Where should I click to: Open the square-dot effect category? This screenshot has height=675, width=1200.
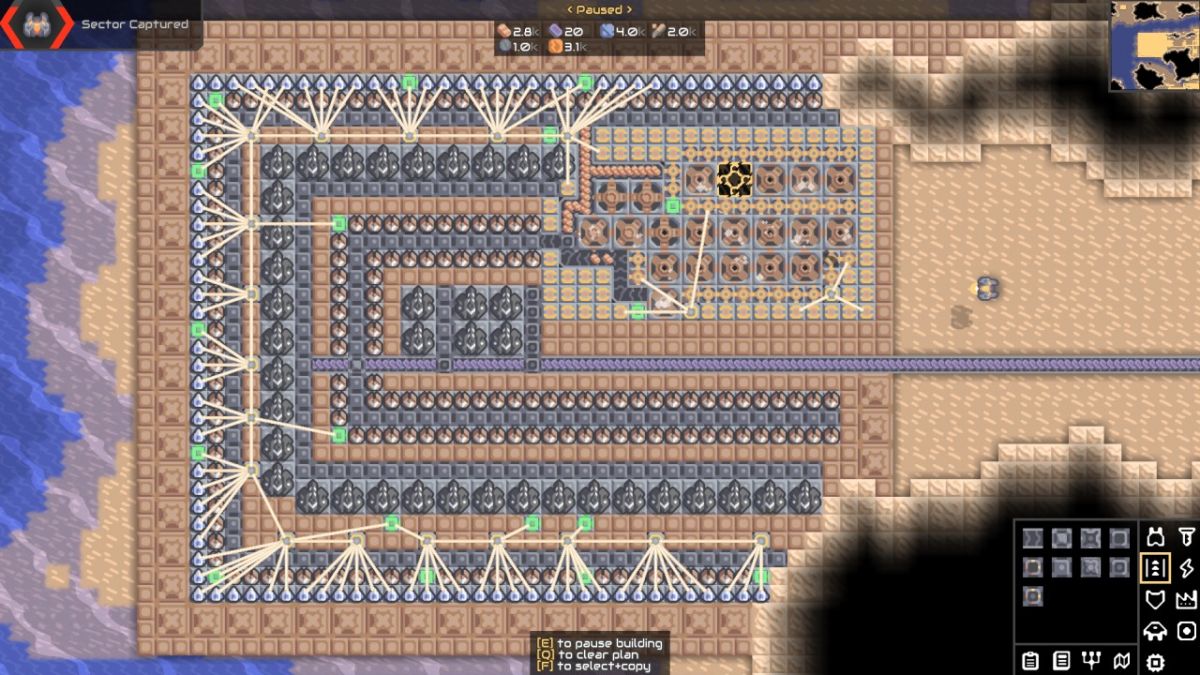(x=1187, y=631)
